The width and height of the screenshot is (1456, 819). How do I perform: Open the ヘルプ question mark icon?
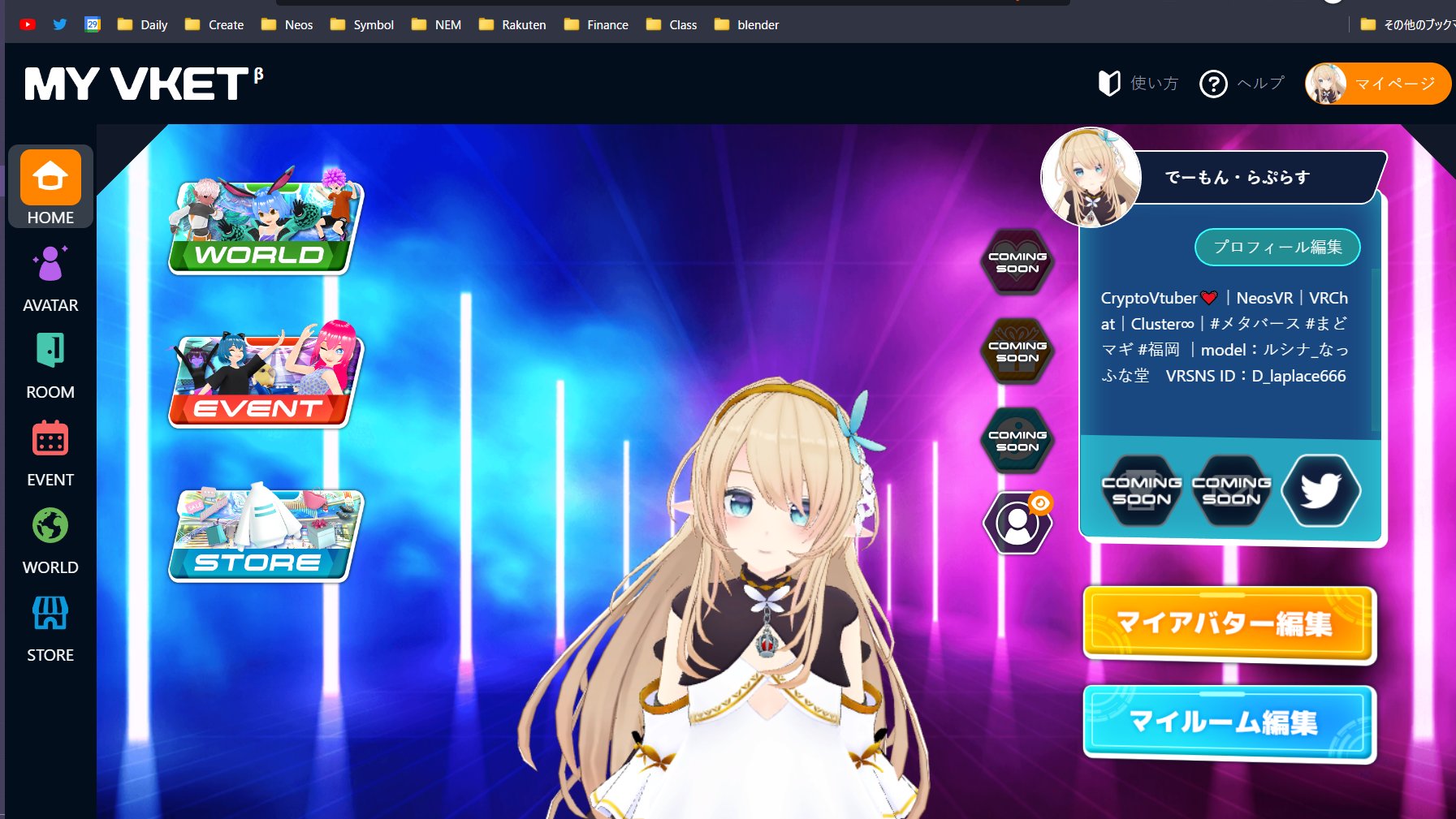click(1213, 83)
